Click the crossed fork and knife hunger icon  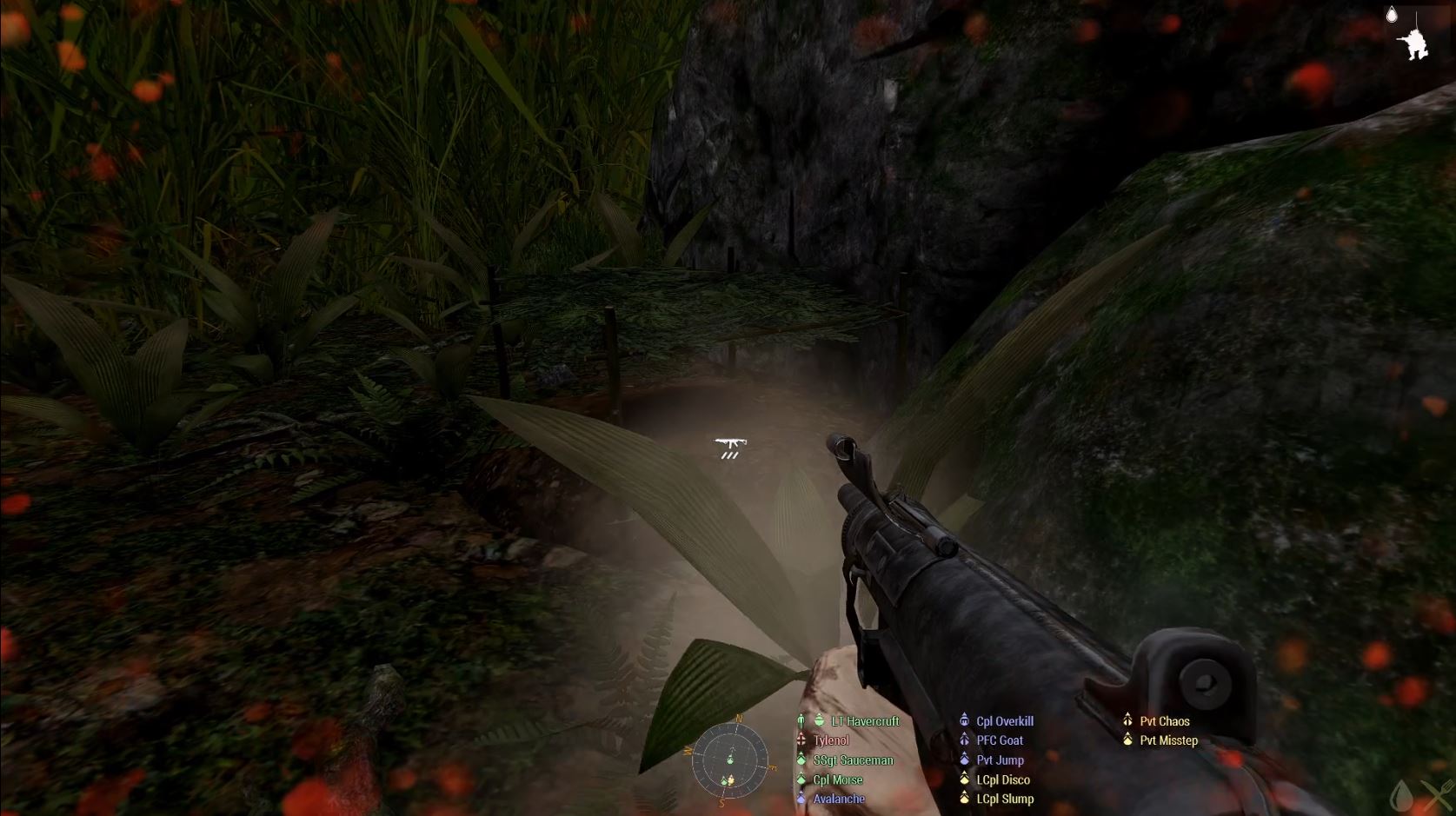[x=1438, y=795]
